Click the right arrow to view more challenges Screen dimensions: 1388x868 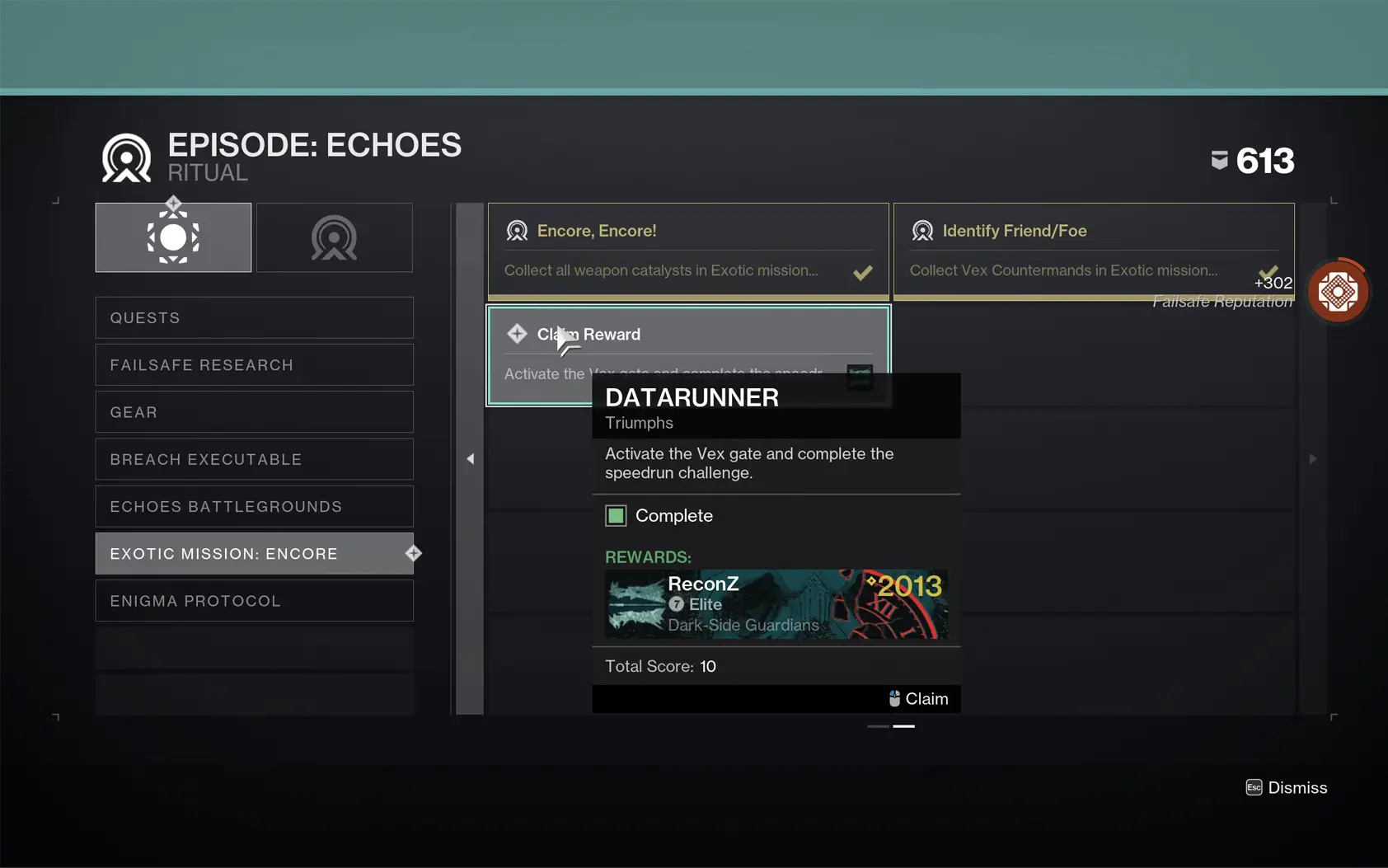click(1312, 458)
